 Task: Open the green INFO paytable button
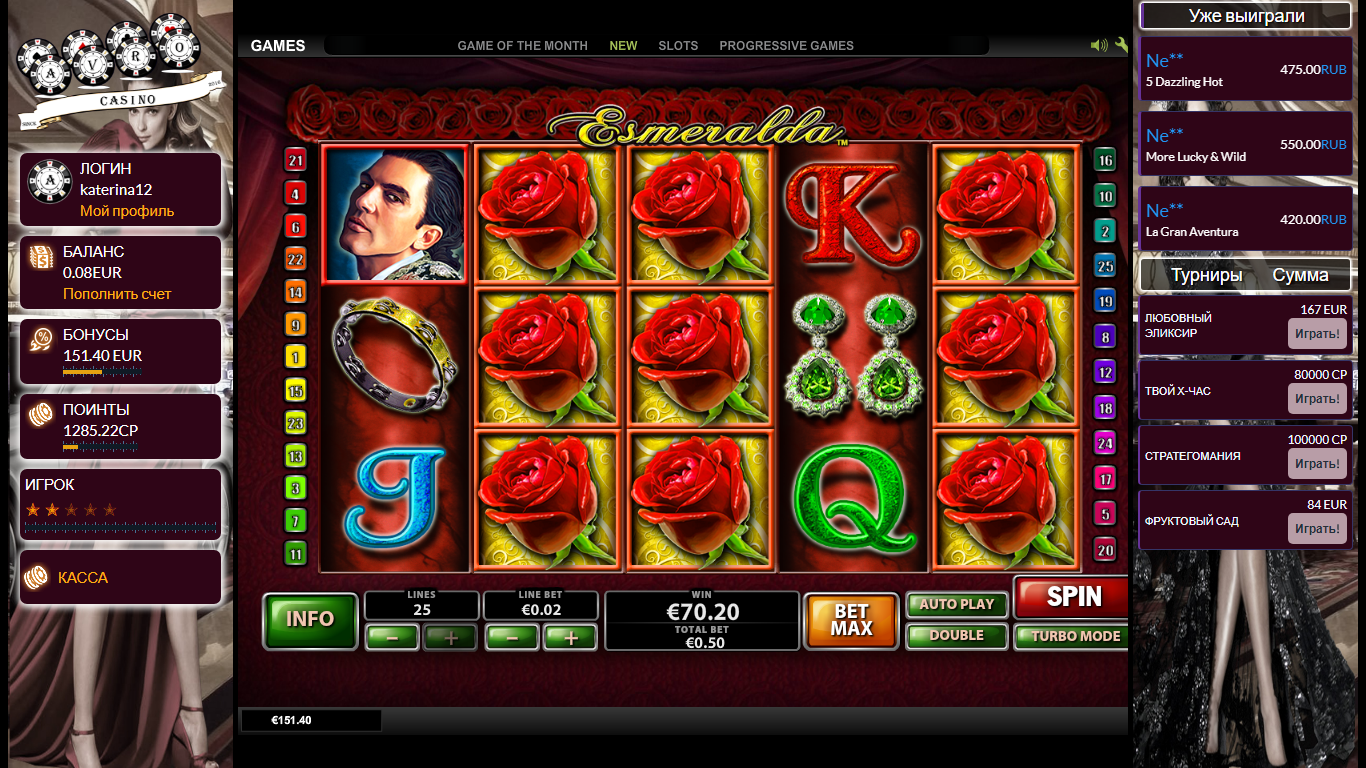tap(310, 620)
